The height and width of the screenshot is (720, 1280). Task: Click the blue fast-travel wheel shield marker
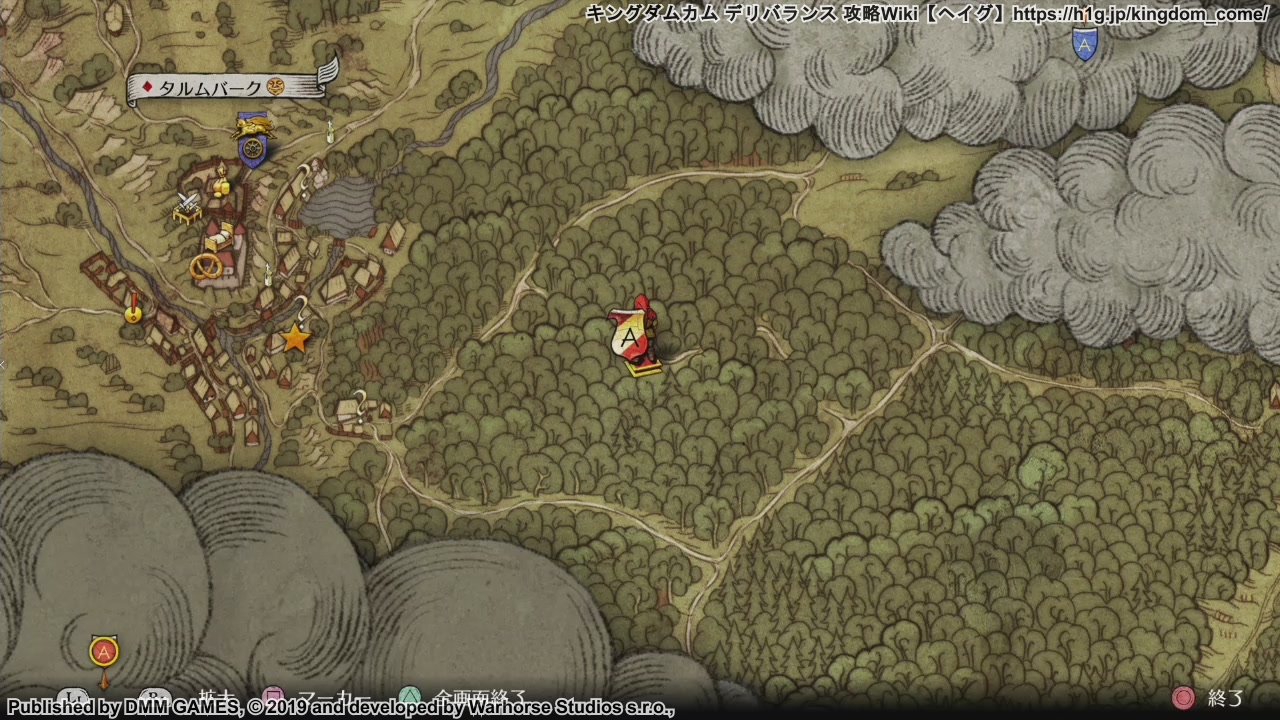pos(253,150)
